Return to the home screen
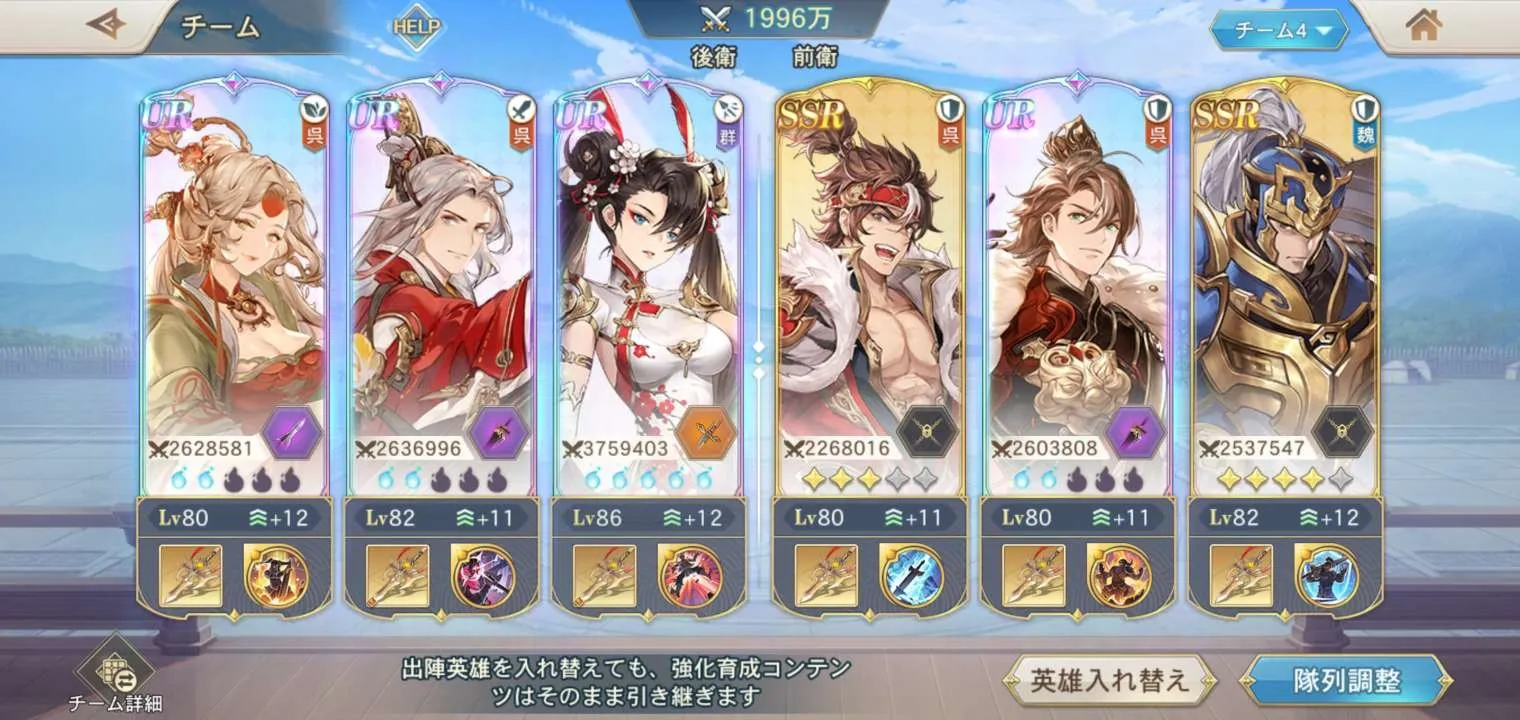This screenshot has height=720, width=1520. tap(1423, 26)
